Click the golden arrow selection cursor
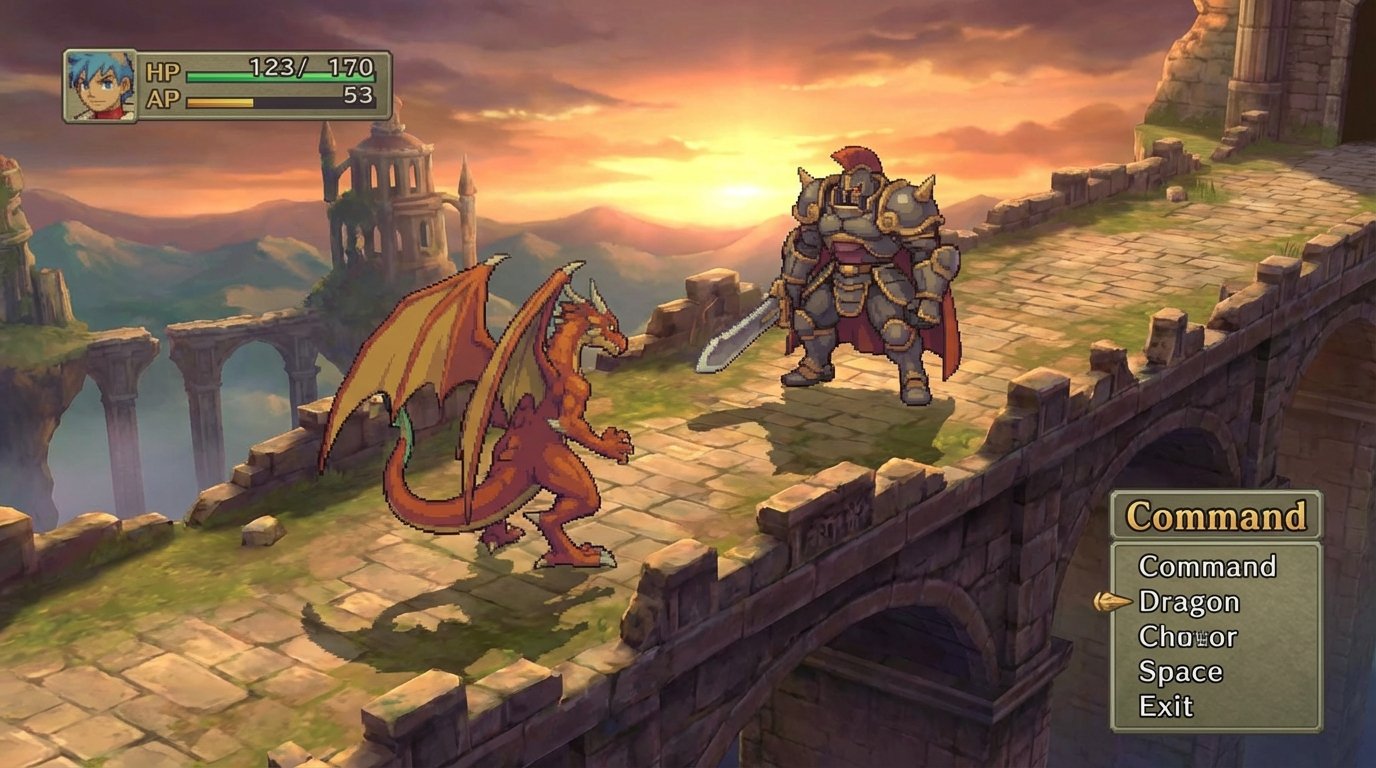Screen dimensions: 1376x768 pyautogui.click(x=1114, y=602)
